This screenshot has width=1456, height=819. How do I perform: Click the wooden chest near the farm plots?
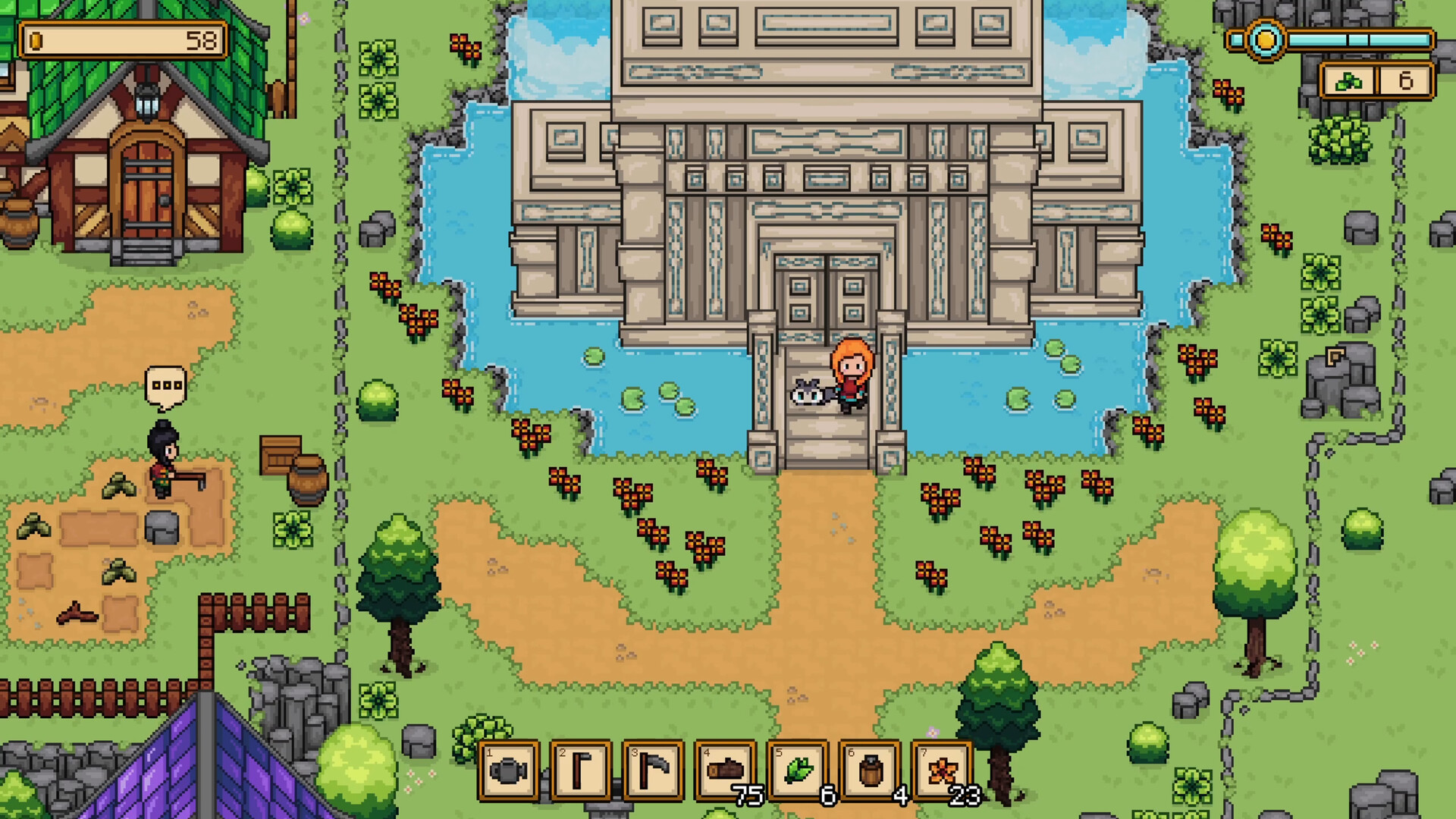tap(278, 455)
